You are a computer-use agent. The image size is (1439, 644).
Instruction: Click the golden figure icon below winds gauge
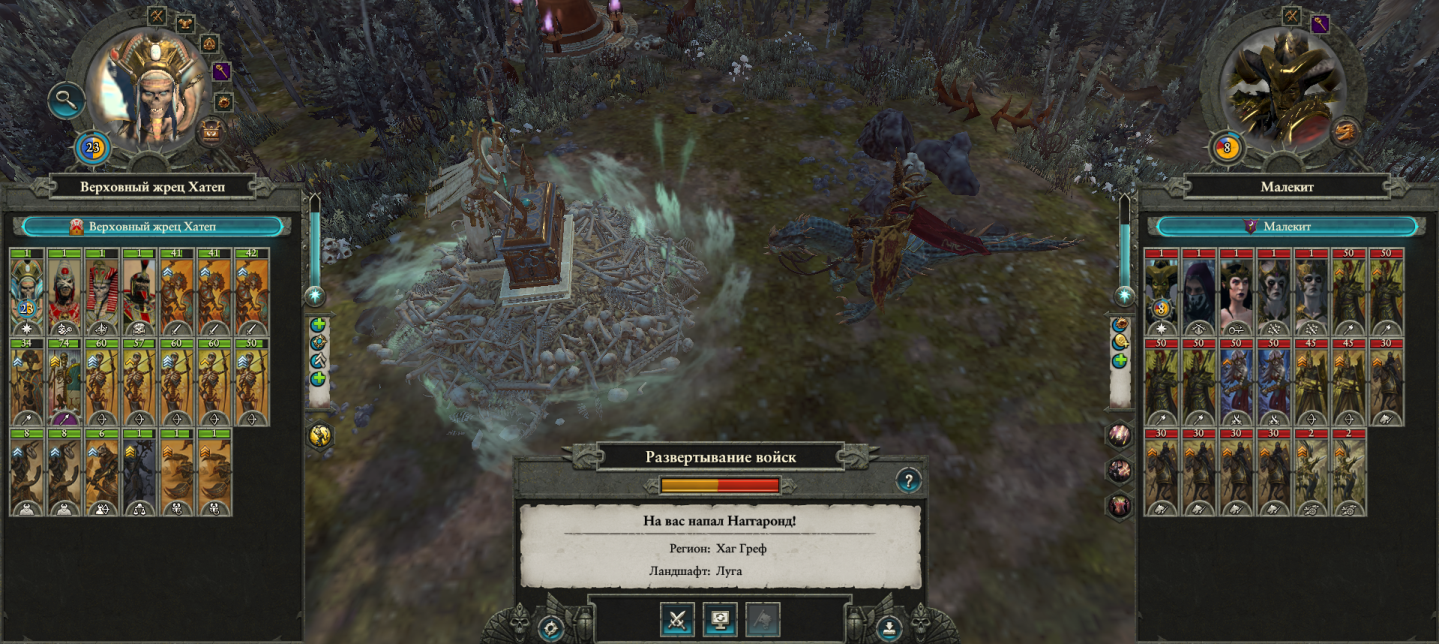321,434
